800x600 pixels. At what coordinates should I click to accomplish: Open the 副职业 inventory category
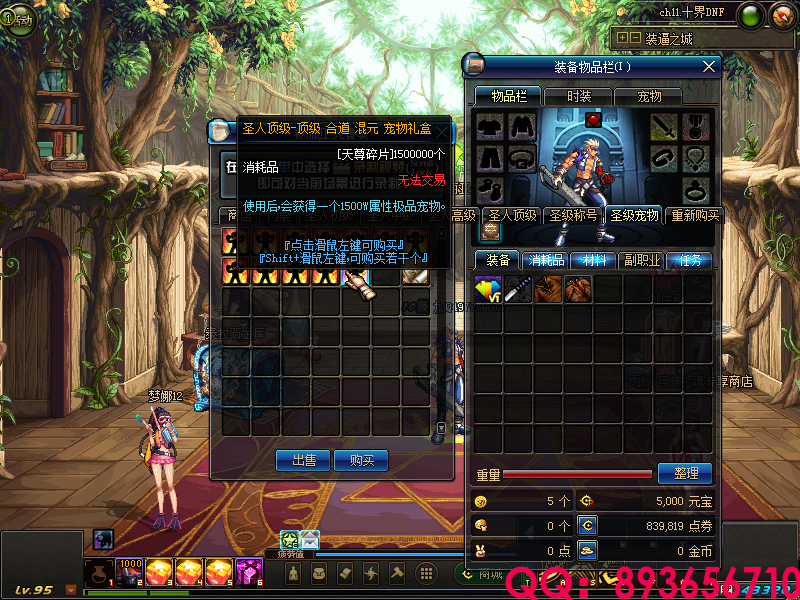pyautogui.click(x=644, y=260)
